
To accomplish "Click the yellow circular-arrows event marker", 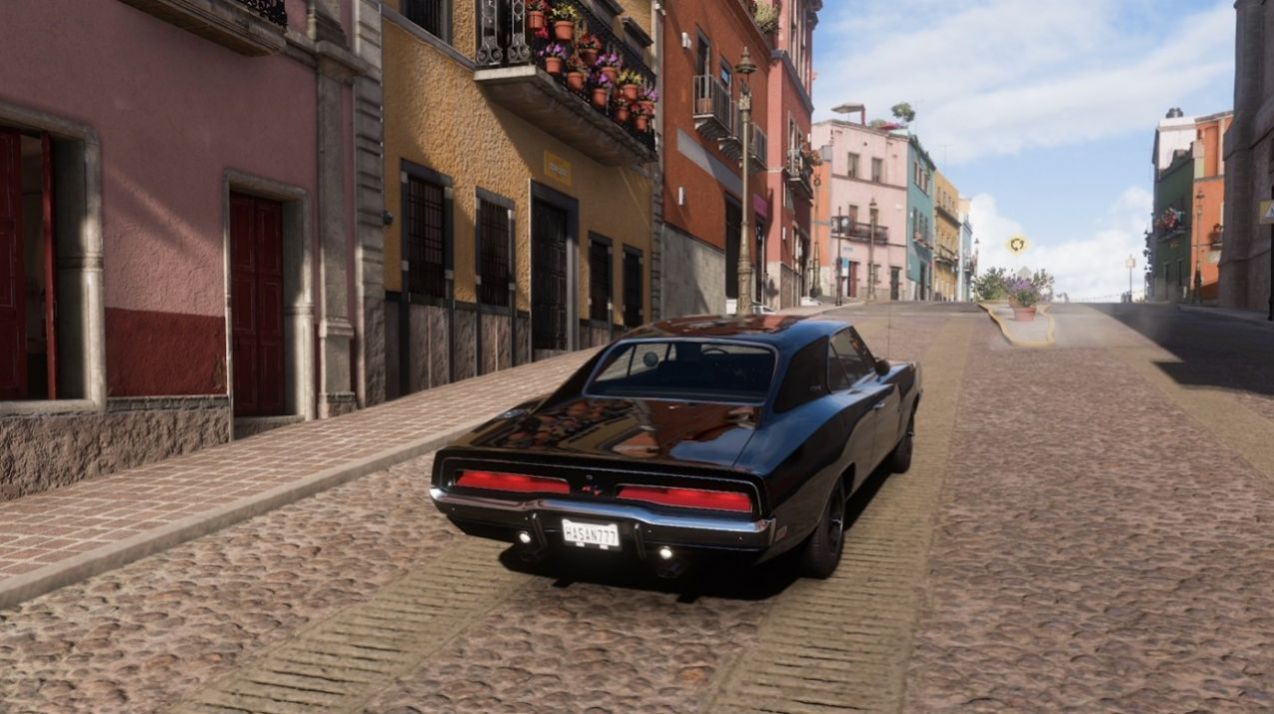I will [1018, 244].
